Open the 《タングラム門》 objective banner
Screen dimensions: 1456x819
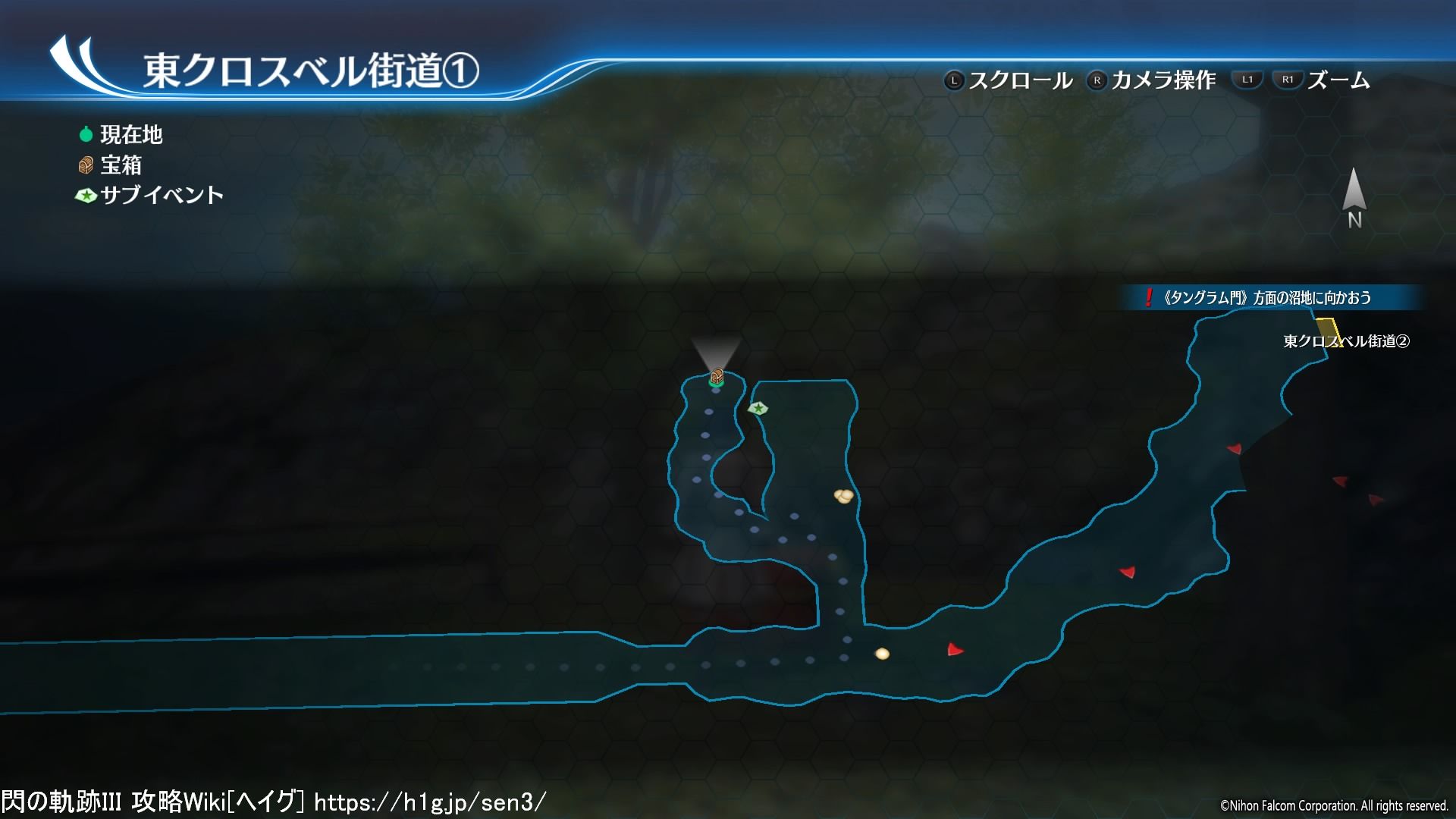1267,298
